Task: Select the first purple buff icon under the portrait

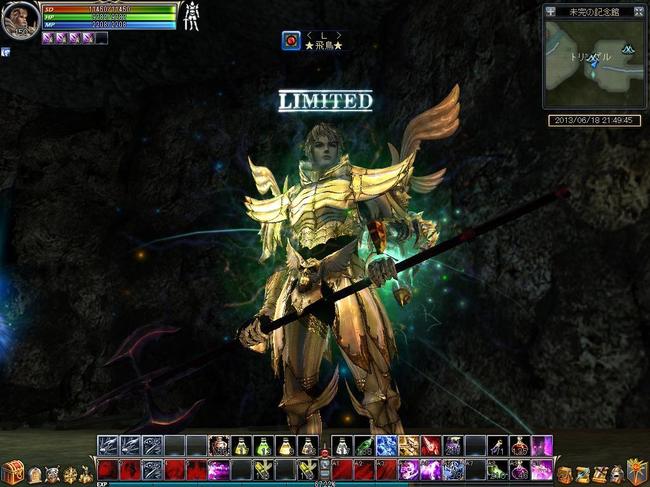Action: (x=48, y=38)
